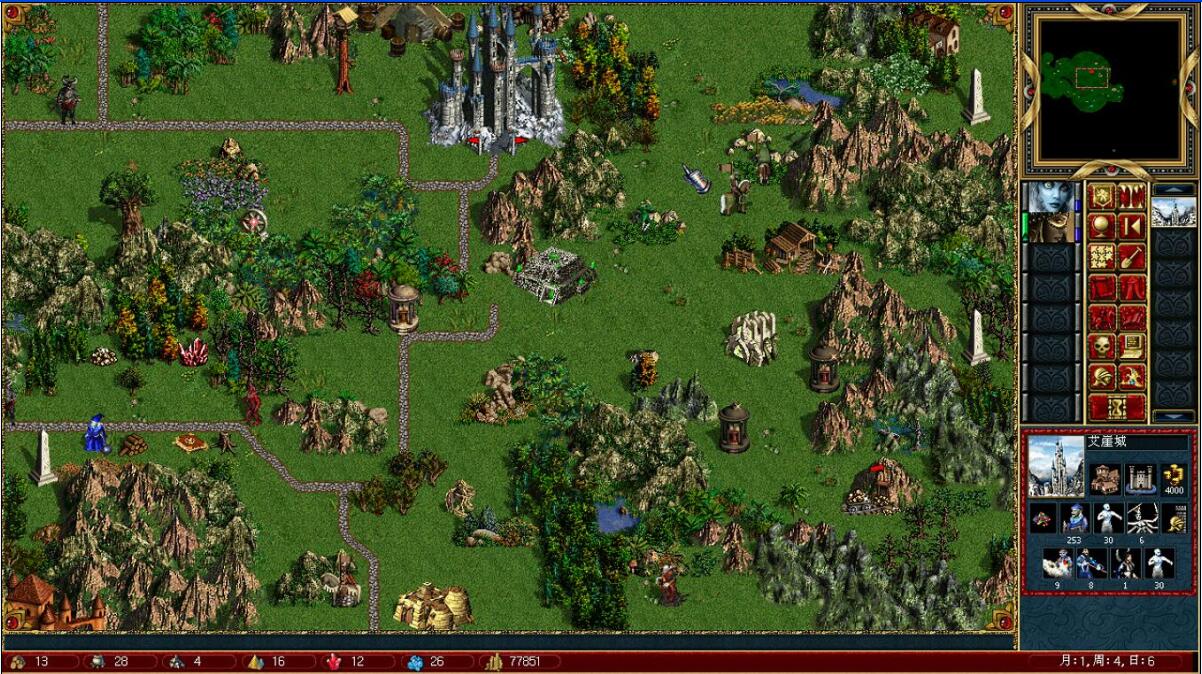Toggle the underground view stalactite button
The width and height of the screenshot is (1202, 674).
point(1131,196)
